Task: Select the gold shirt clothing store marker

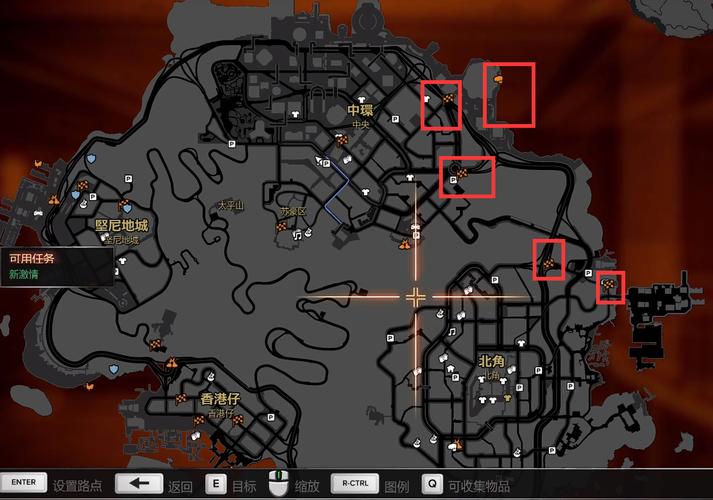Action: 508,397
